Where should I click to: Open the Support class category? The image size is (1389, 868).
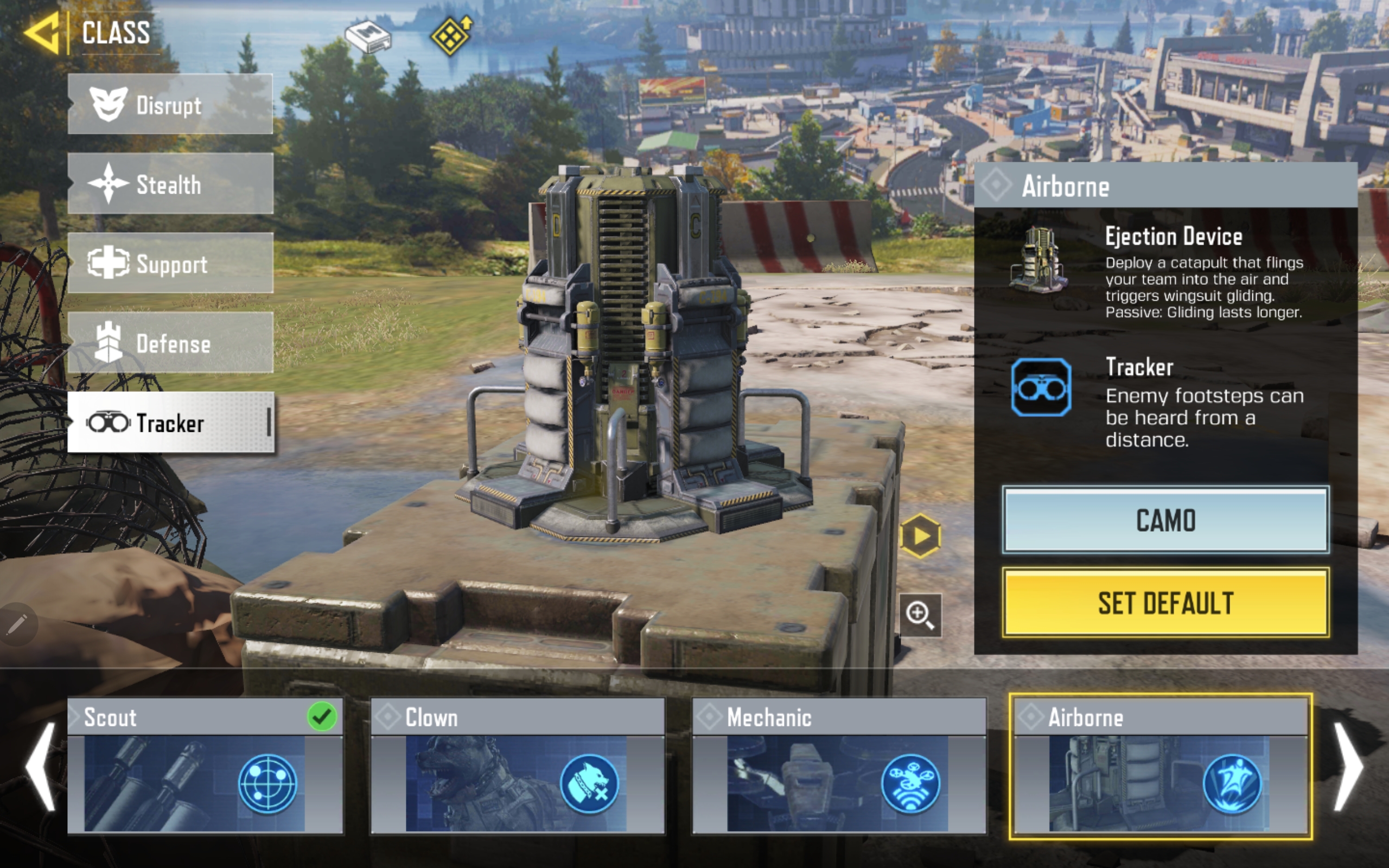click(x=170, y=264)
